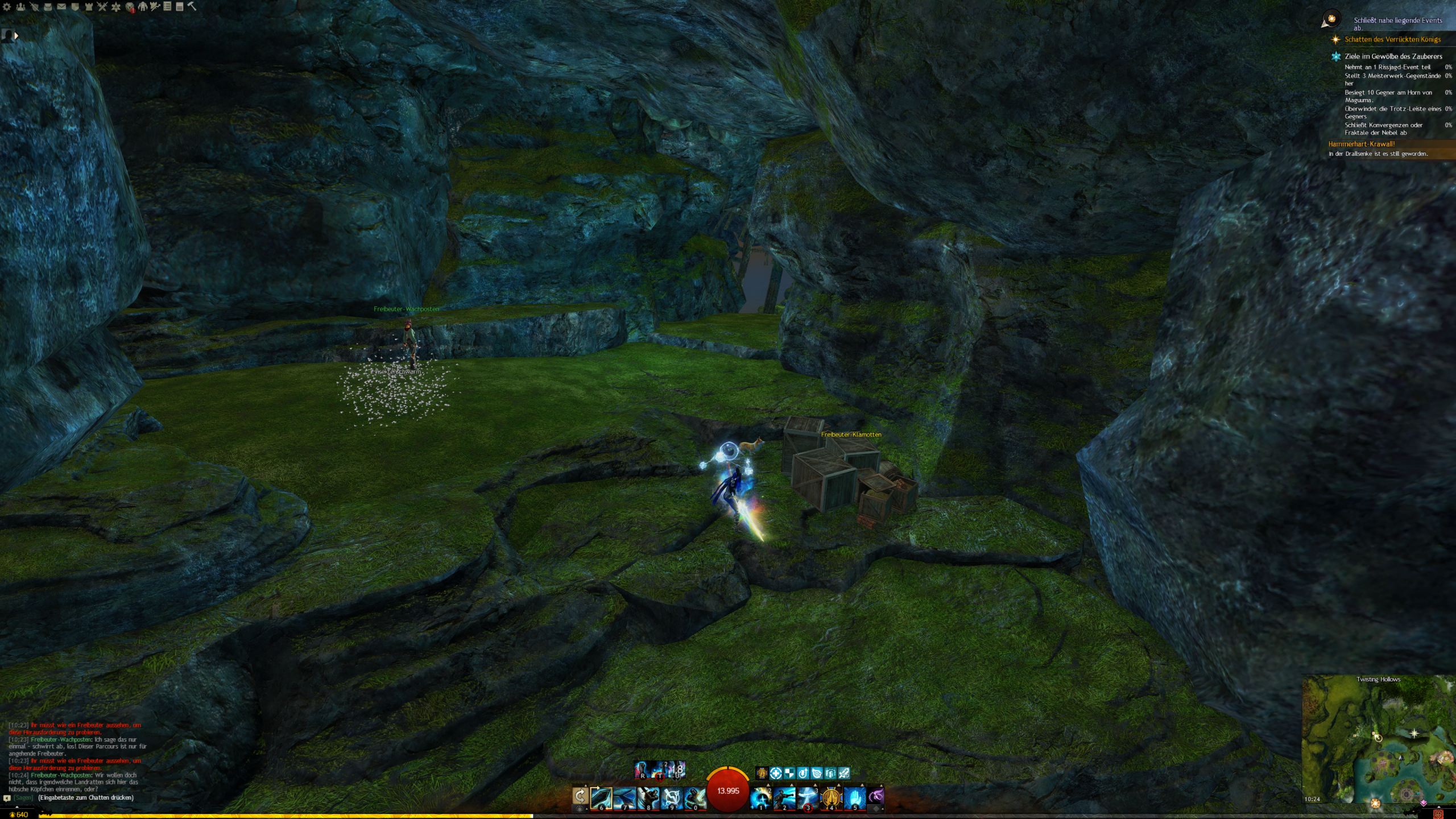The height and width of the screenshot is (819, 1456).
Task: Expand the party portrait arrow
Action: click(16, 36)
